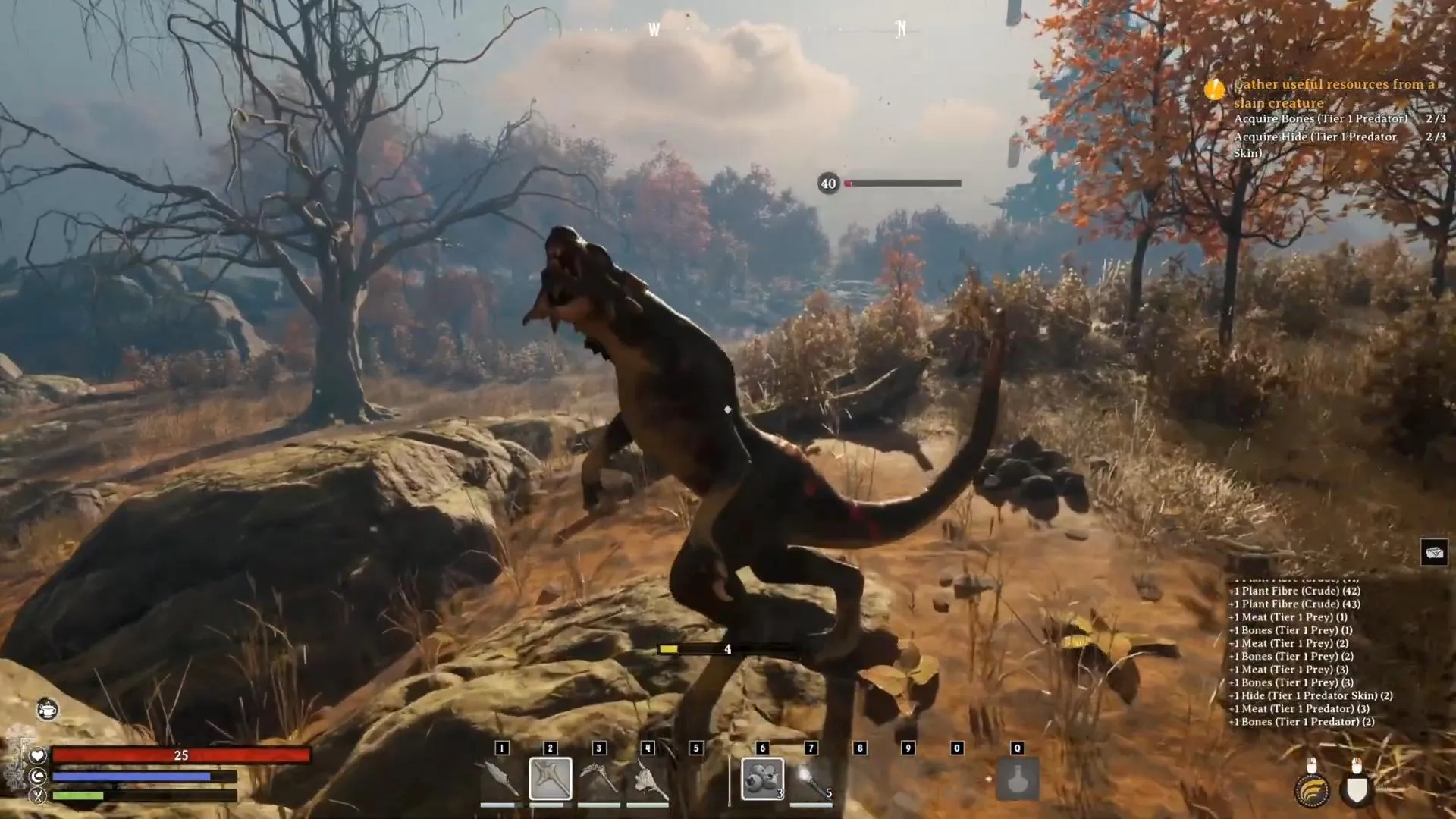Select the highlighted axe in hotbar slot 2
The image size is (1456, 819).
(551, 779)
